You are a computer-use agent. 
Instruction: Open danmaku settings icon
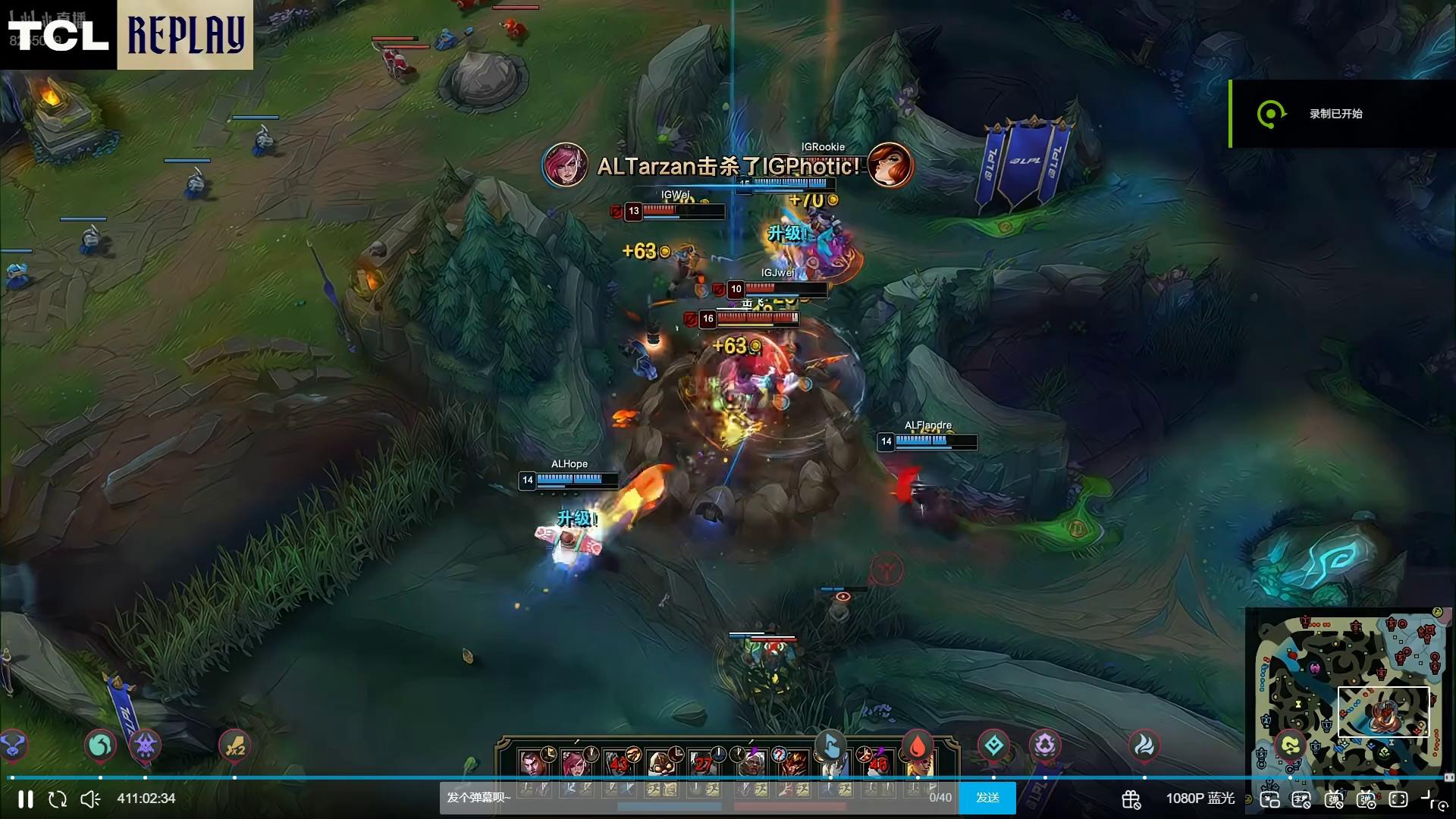(x=1367, y=799)
